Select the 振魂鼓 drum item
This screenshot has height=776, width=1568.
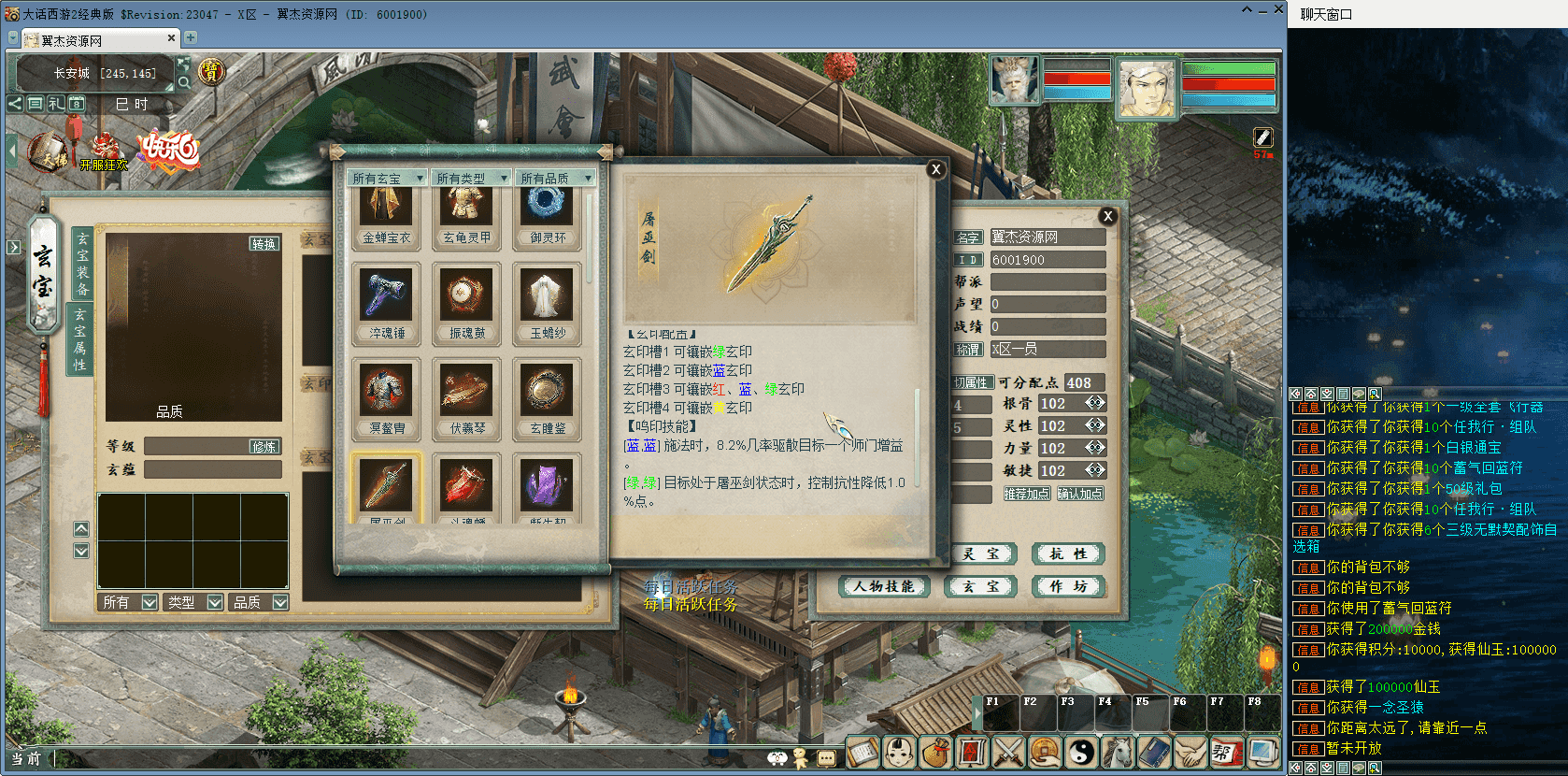click(x=467, y=301)
